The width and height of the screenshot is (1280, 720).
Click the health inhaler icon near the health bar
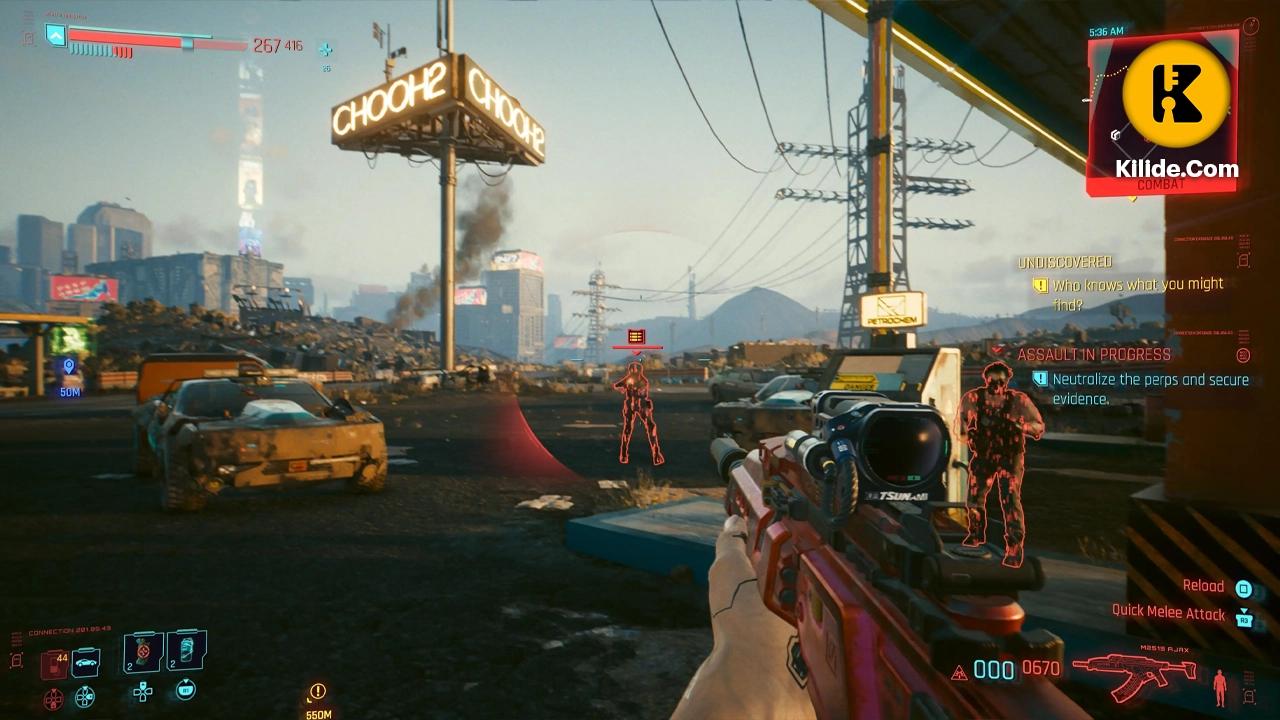click(324, 46)
